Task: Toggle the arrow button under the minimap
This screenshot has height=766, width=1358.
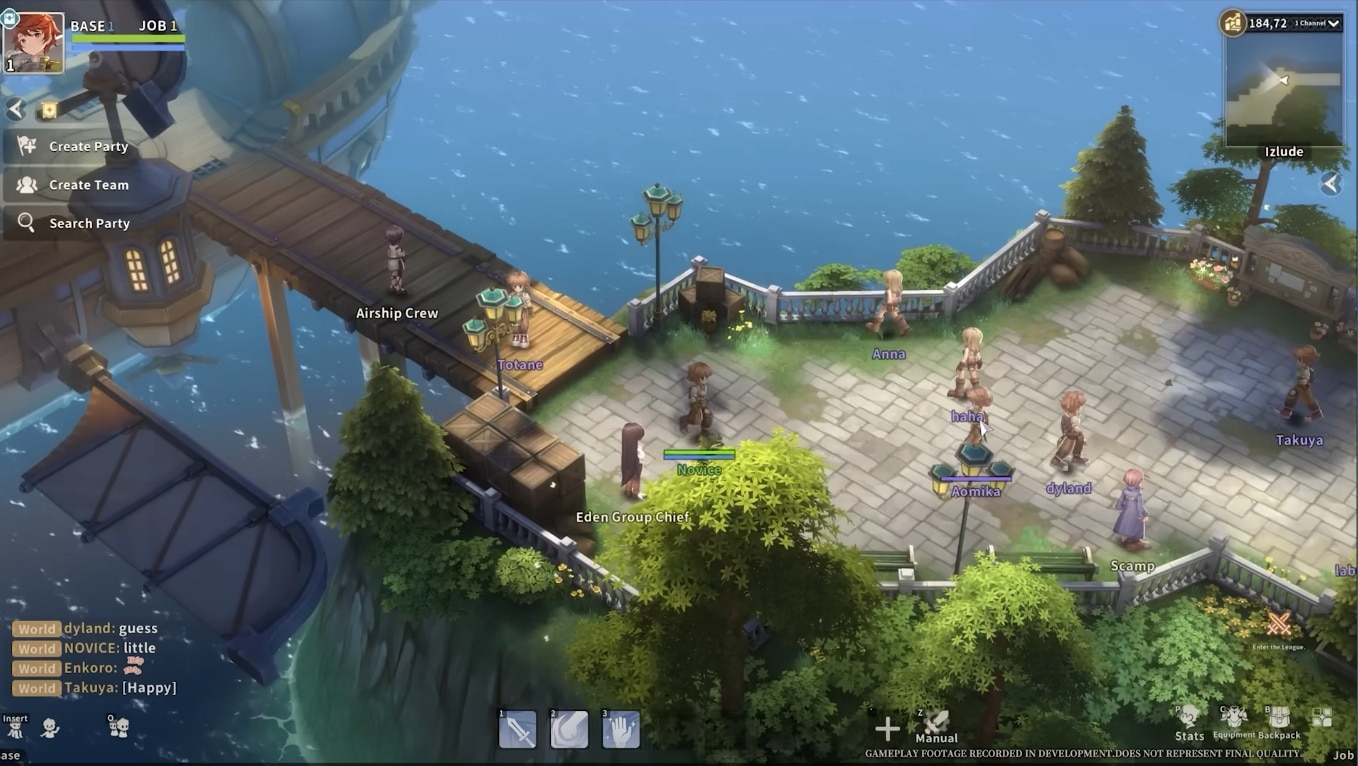Action: [1330, 183]
